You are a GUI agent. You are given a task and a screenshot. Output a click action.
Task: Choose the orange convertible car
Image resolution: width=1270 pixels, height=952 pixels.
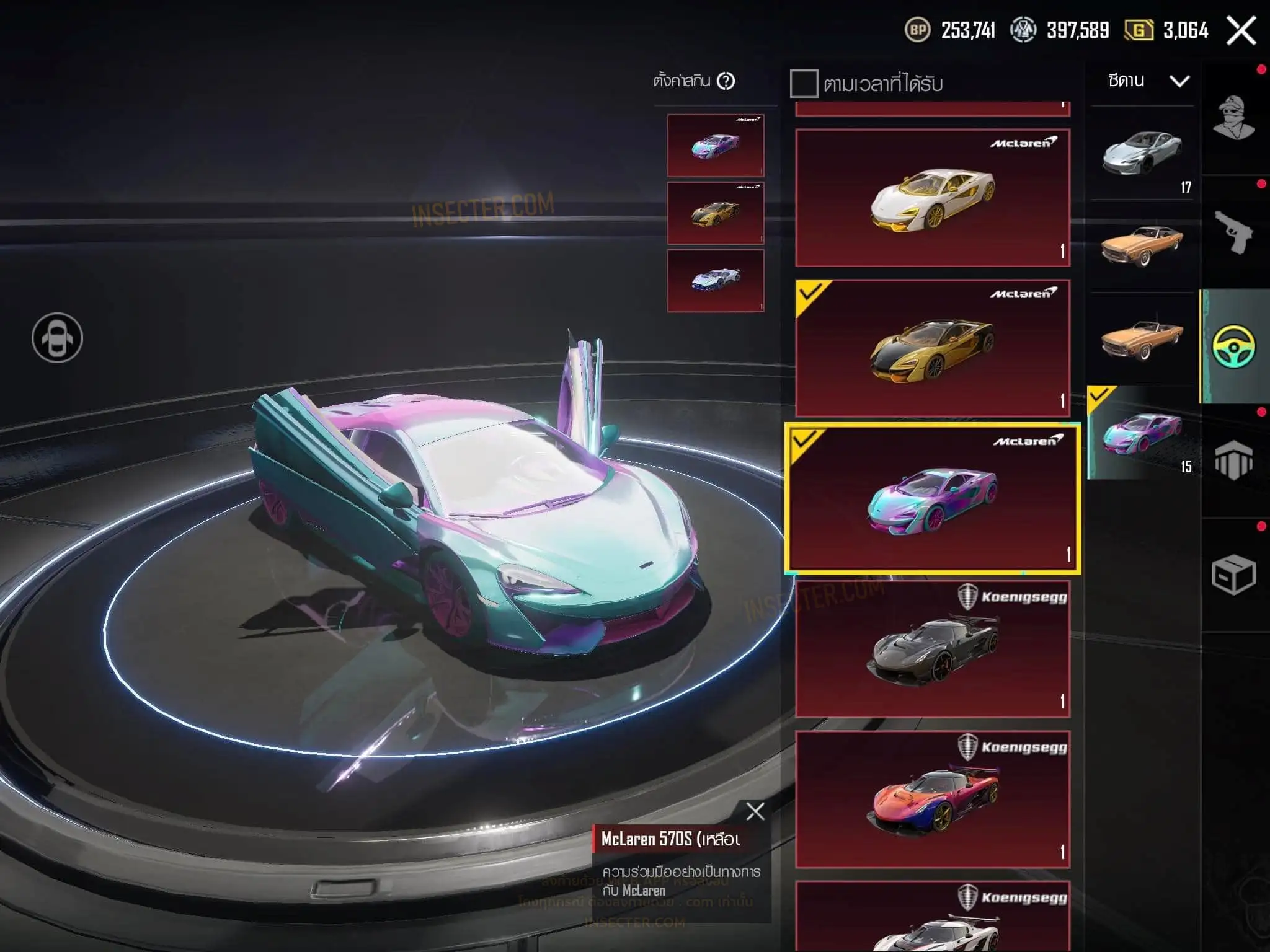click(1142, 339)
